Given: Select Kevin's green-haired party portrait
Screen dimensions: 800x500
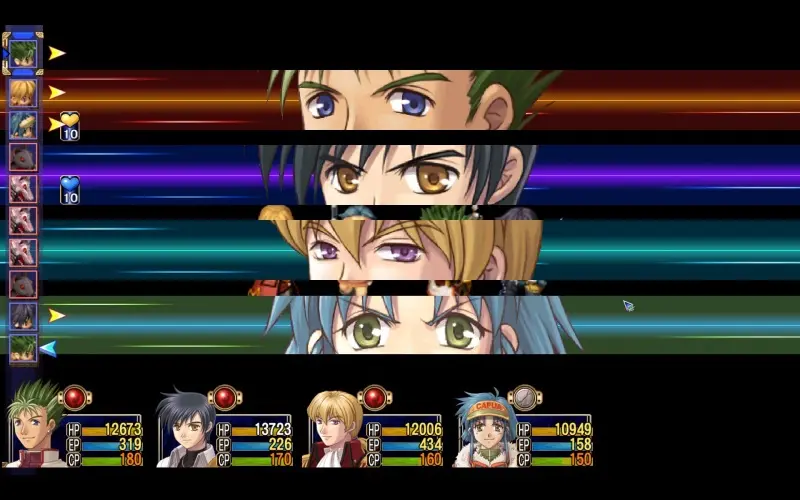Looking at the screenshot, I should coord(33,427).
